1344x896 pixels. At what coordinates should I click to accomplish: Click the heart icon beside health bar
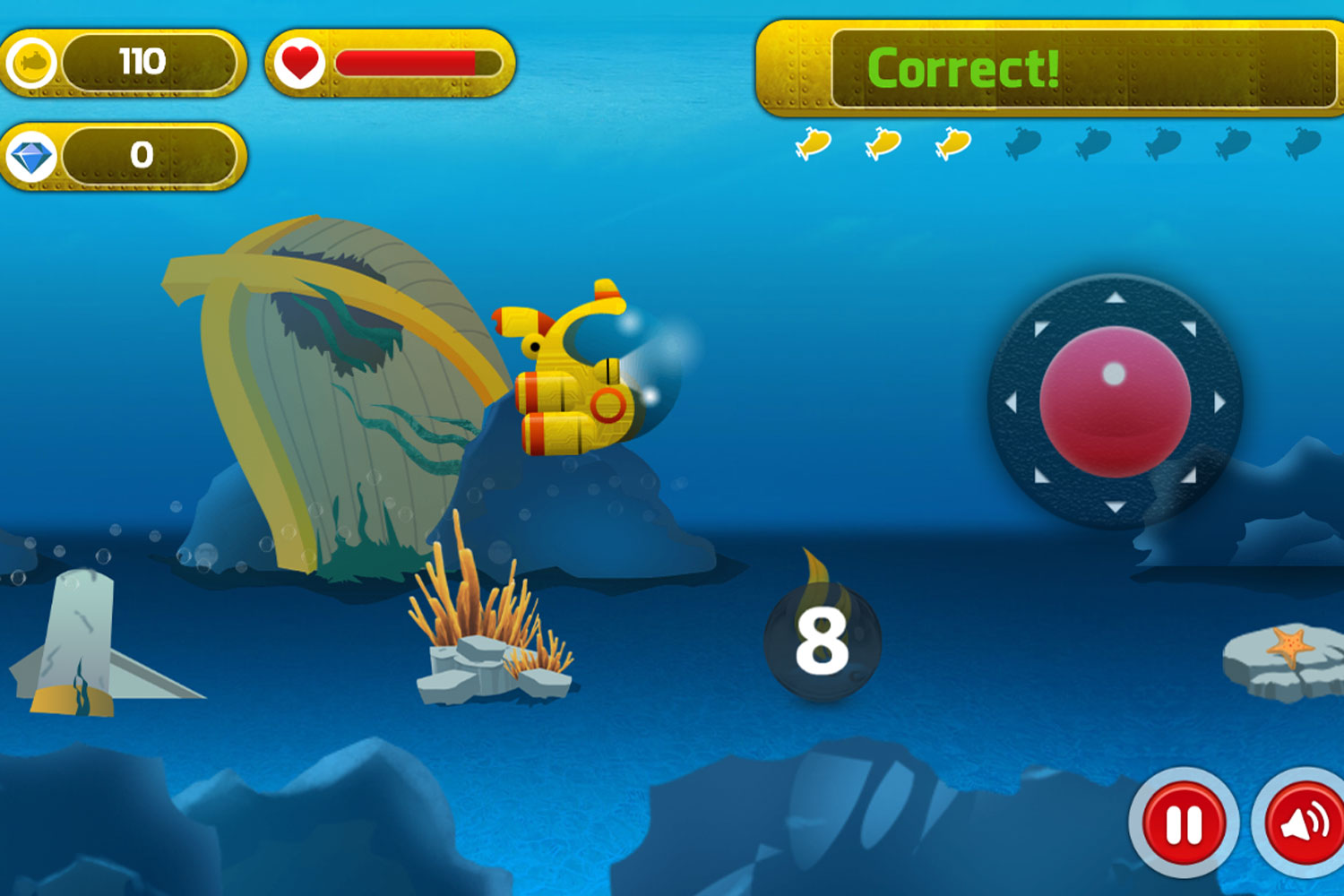pyautogui.click(x=297, y=62)
